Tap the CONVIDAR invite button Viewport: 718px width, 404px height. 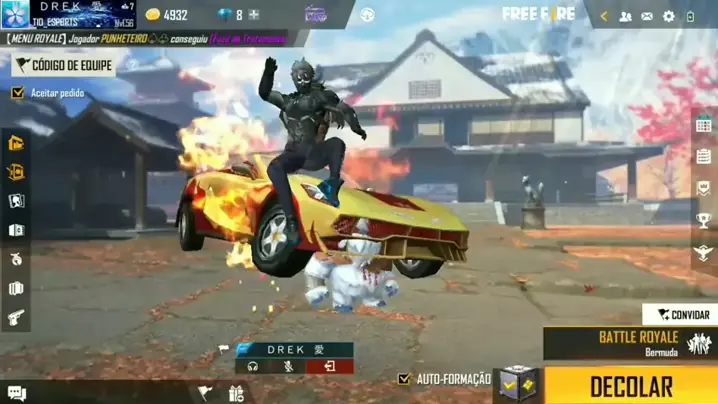point(680,314)
